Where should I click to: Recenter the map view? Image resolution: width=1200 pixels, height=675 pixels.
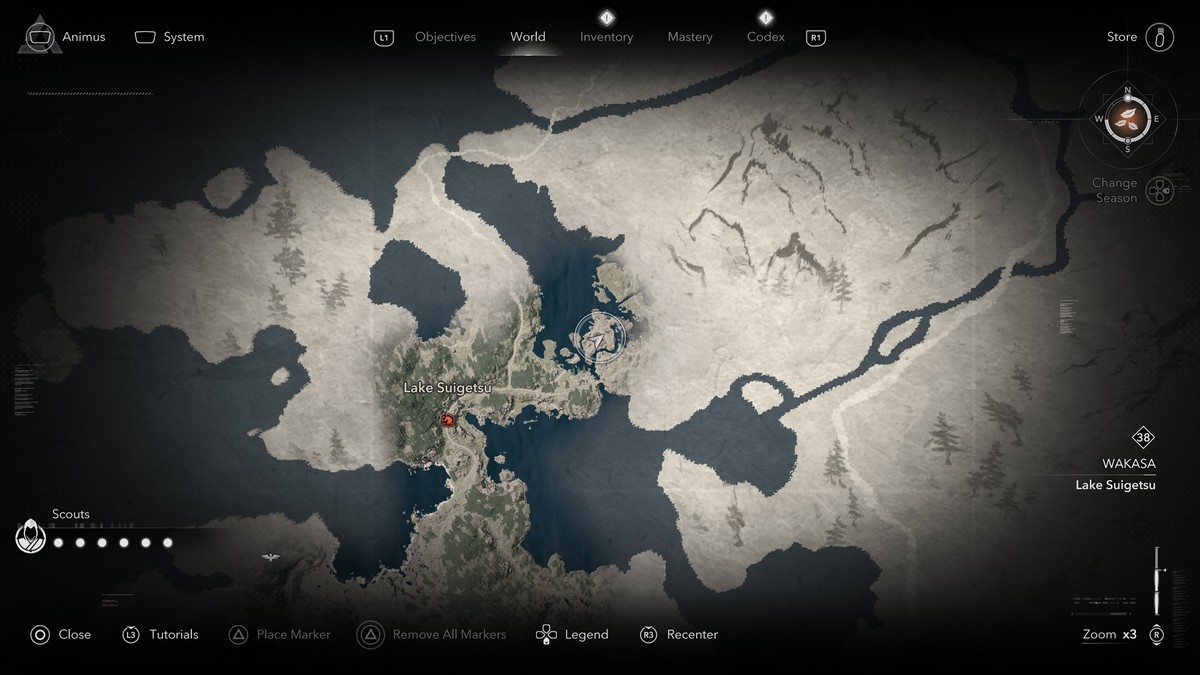coord(679,634)
